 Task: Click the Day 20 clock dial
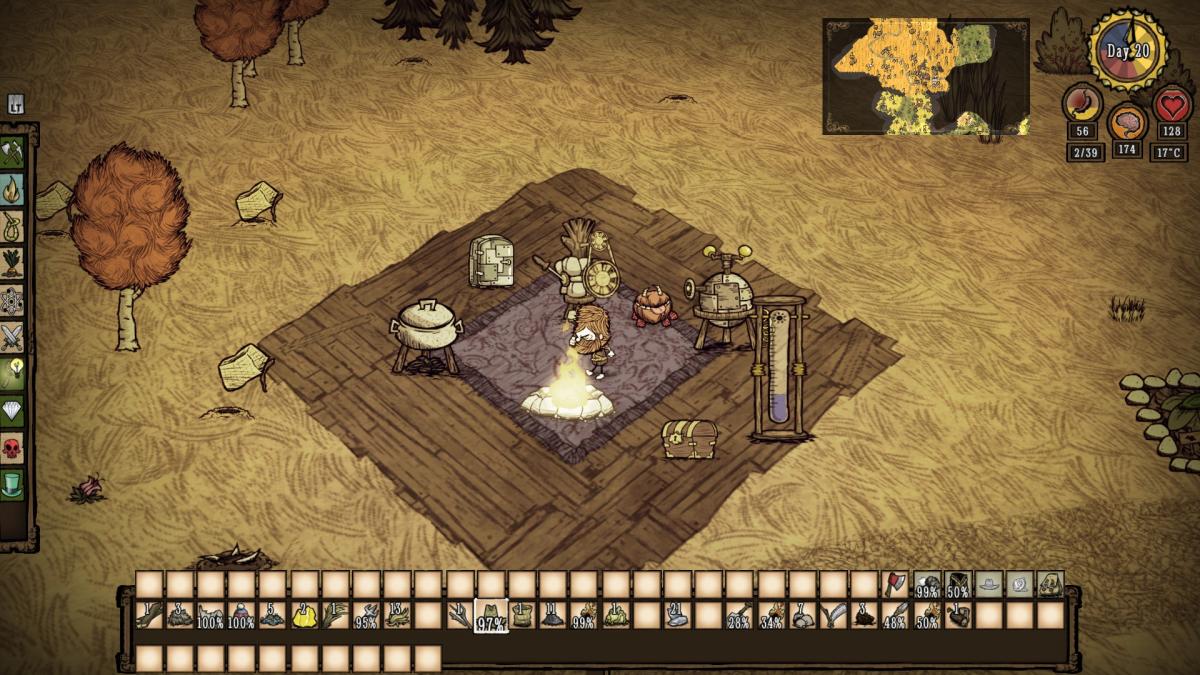pos(1128,50)
